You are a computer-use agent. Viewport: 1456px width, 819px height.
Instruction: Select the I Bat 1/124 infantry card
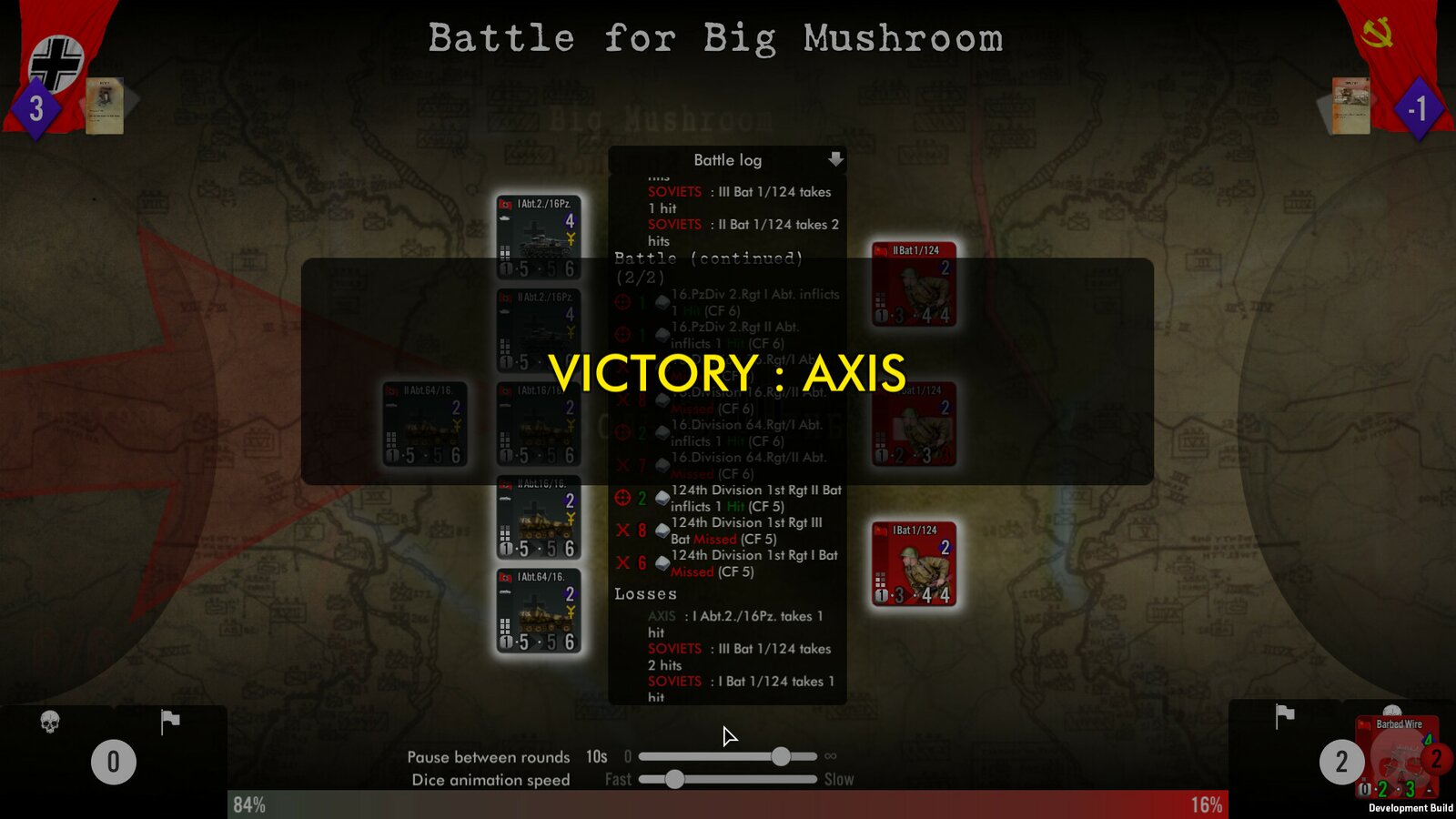tap(913, 564)
